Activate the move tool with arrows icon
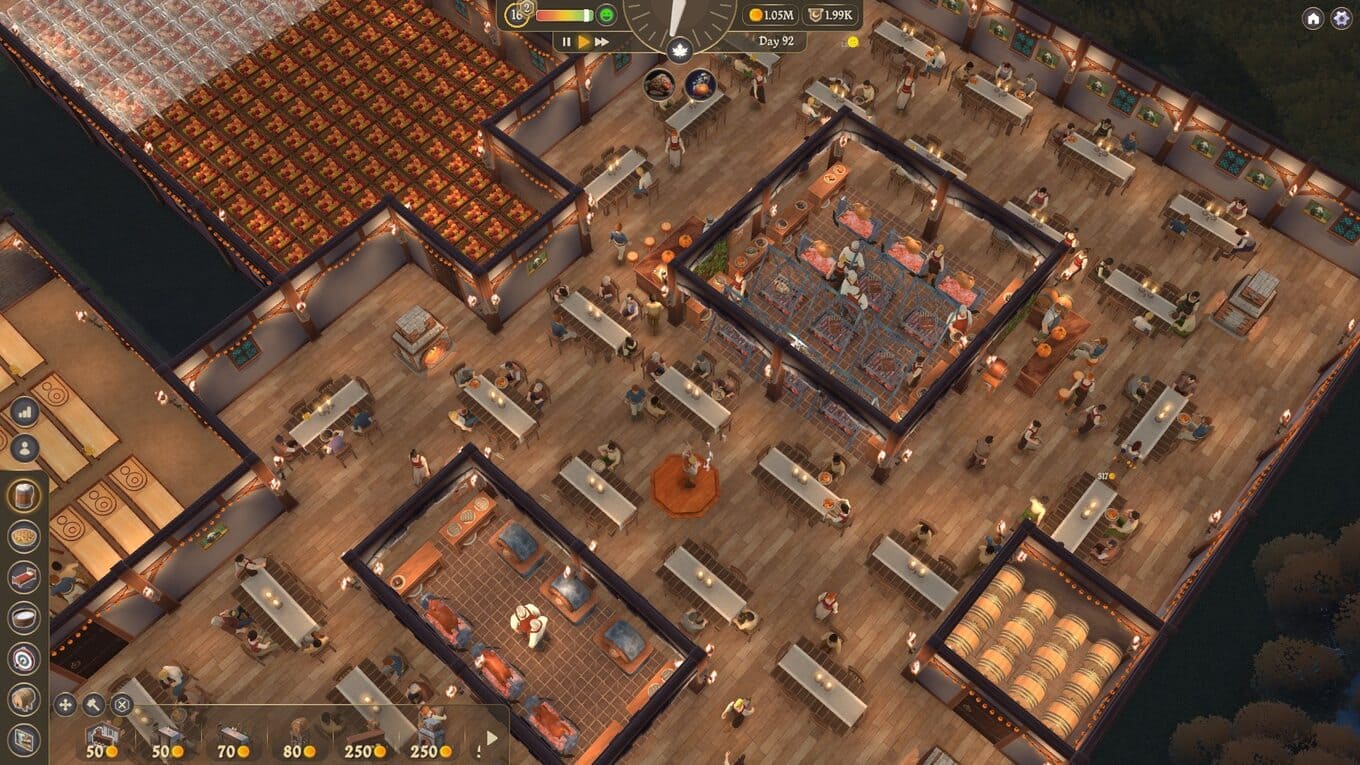The image size is (1360, 765). coord(65,704)
